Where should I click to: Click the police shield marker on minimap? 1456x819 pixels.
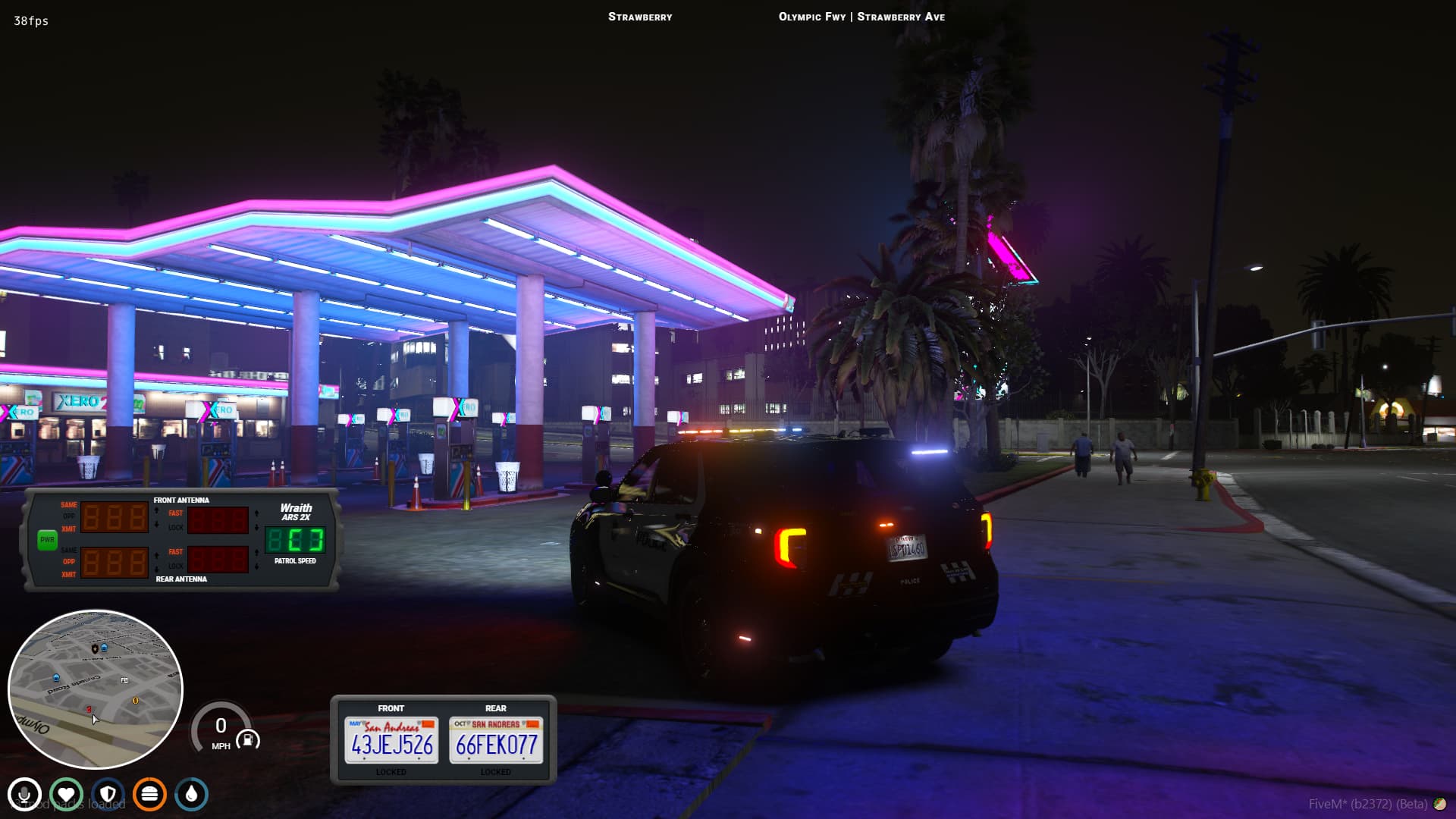pos(94,649)
